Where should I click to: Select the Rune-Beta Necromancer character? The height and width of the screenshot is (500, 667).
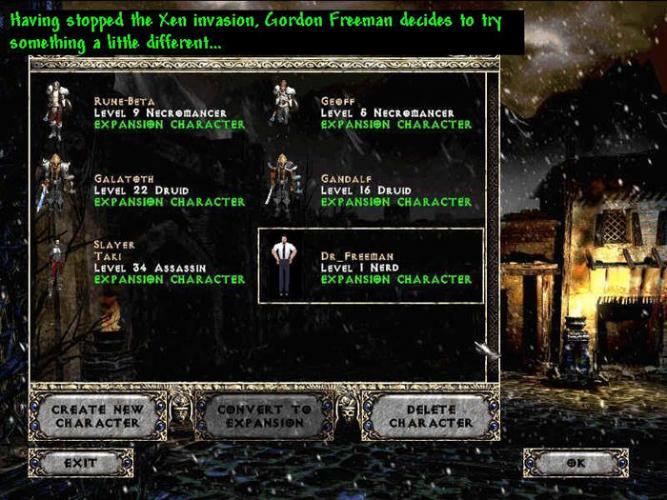point(150,113)
